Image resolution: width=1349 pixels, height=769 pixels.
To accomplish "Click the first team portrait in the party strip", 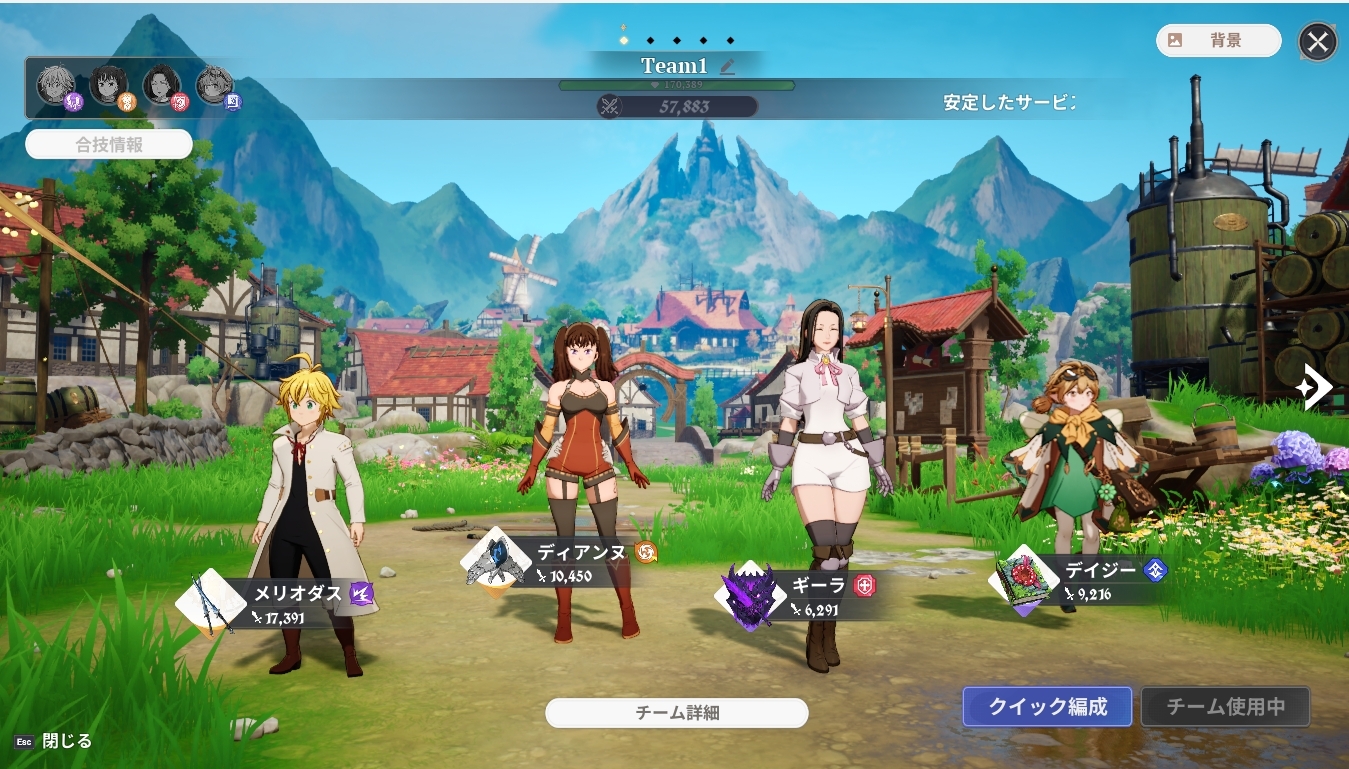I will (x=56, y=85).
